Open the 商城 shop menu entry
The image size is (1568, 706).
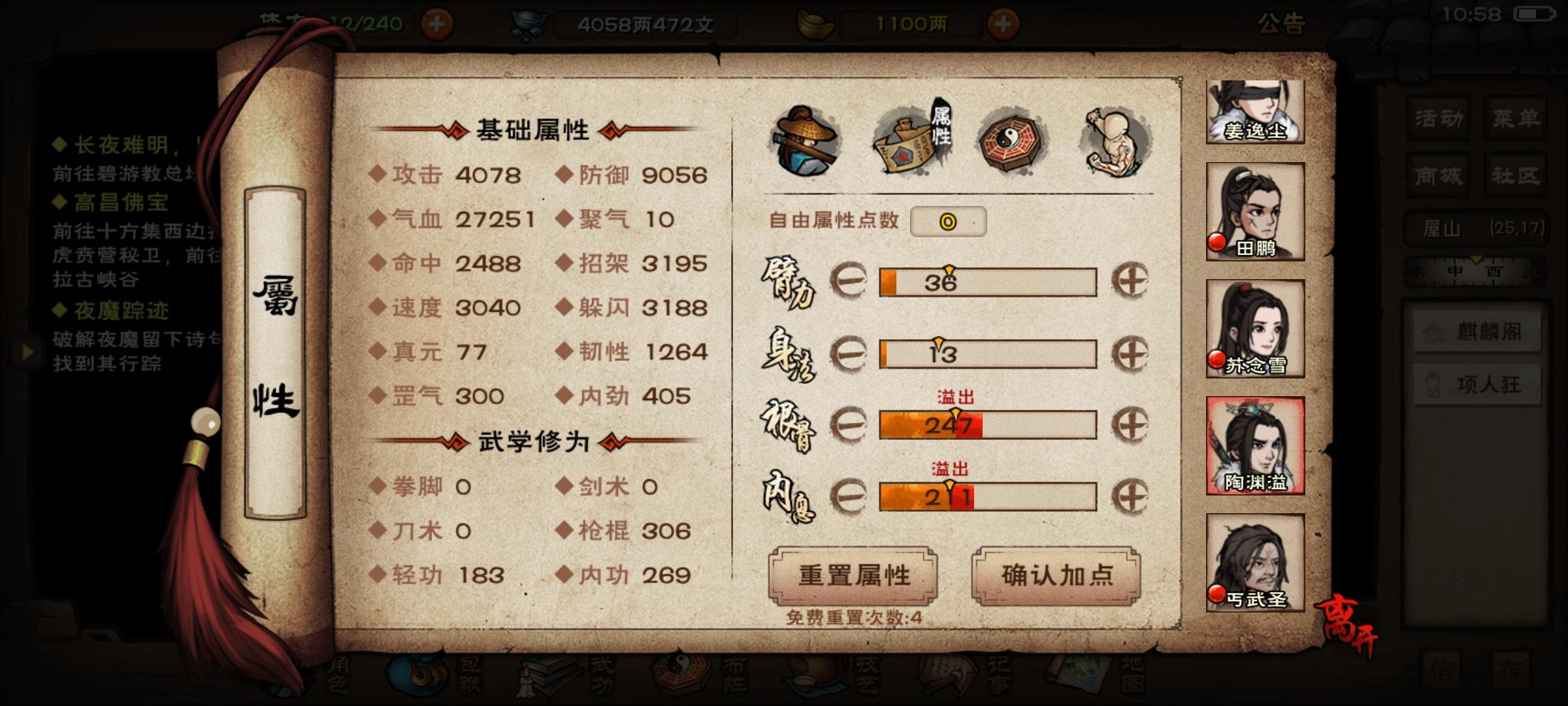1437,176
